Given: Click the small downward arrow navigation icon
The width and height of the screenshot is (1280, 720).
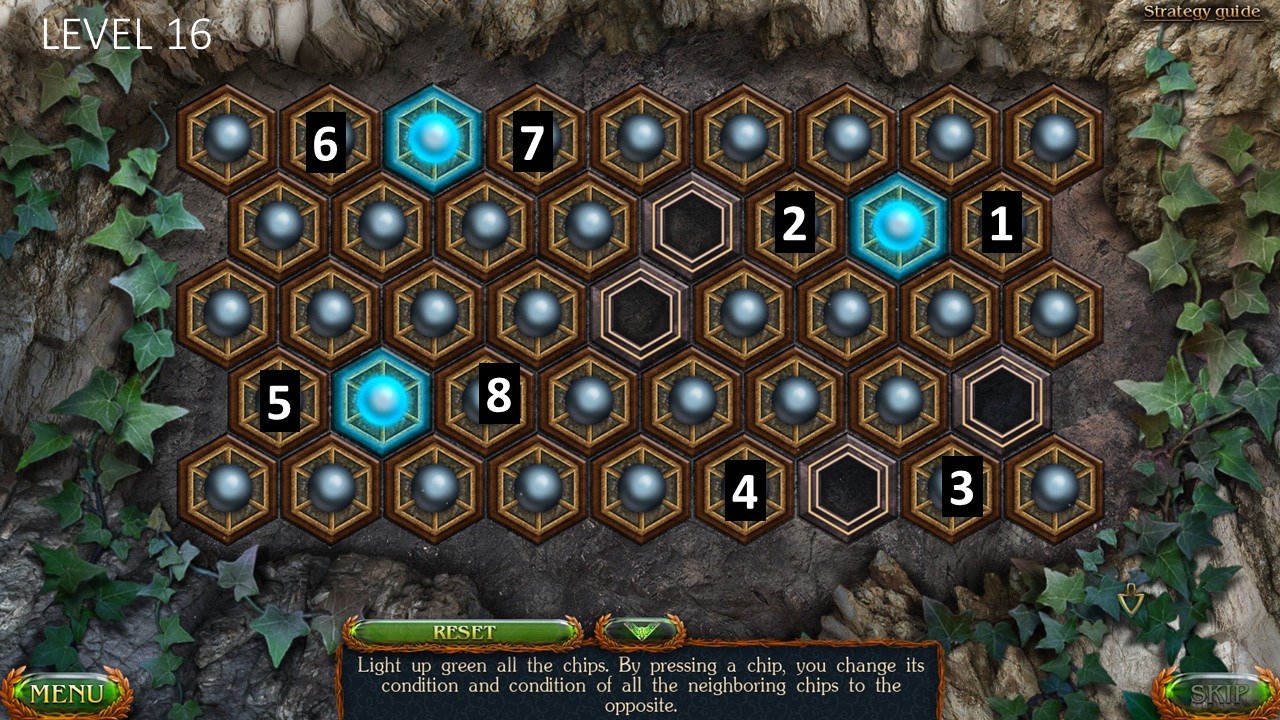Looking at the screenshot, I should tap(1131, 601).
